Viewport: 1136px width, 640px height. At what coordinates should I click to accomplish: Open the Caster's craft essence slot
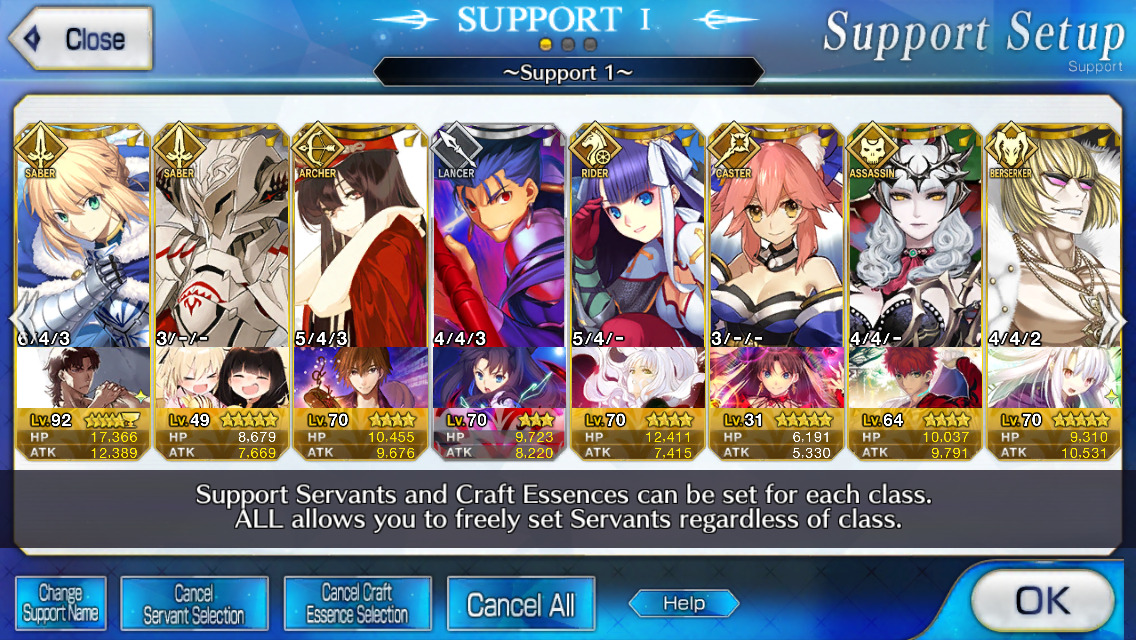[x=776, y=378]
